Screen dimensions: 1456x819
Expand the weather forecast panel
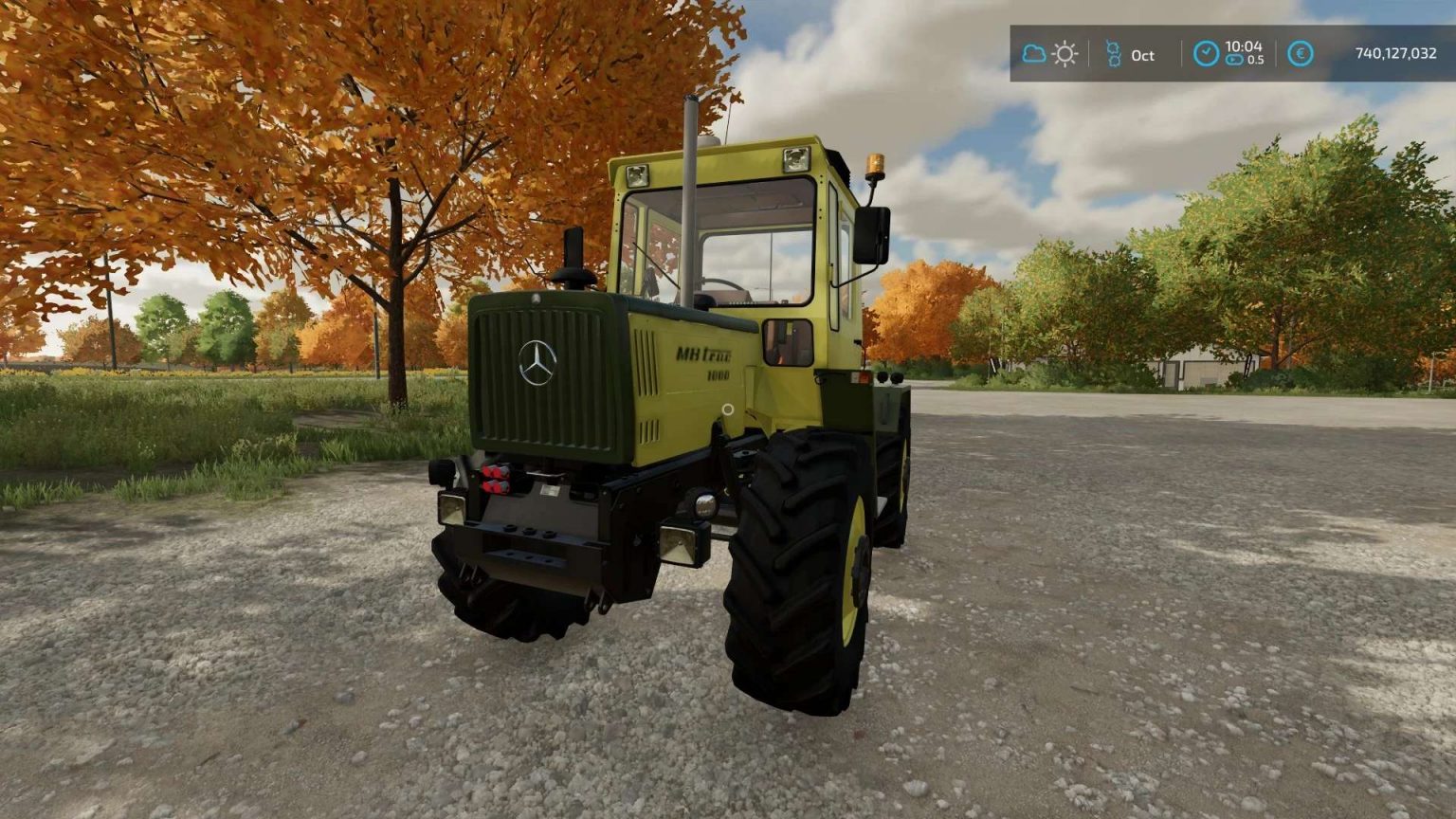click(x=1049, y=53)
